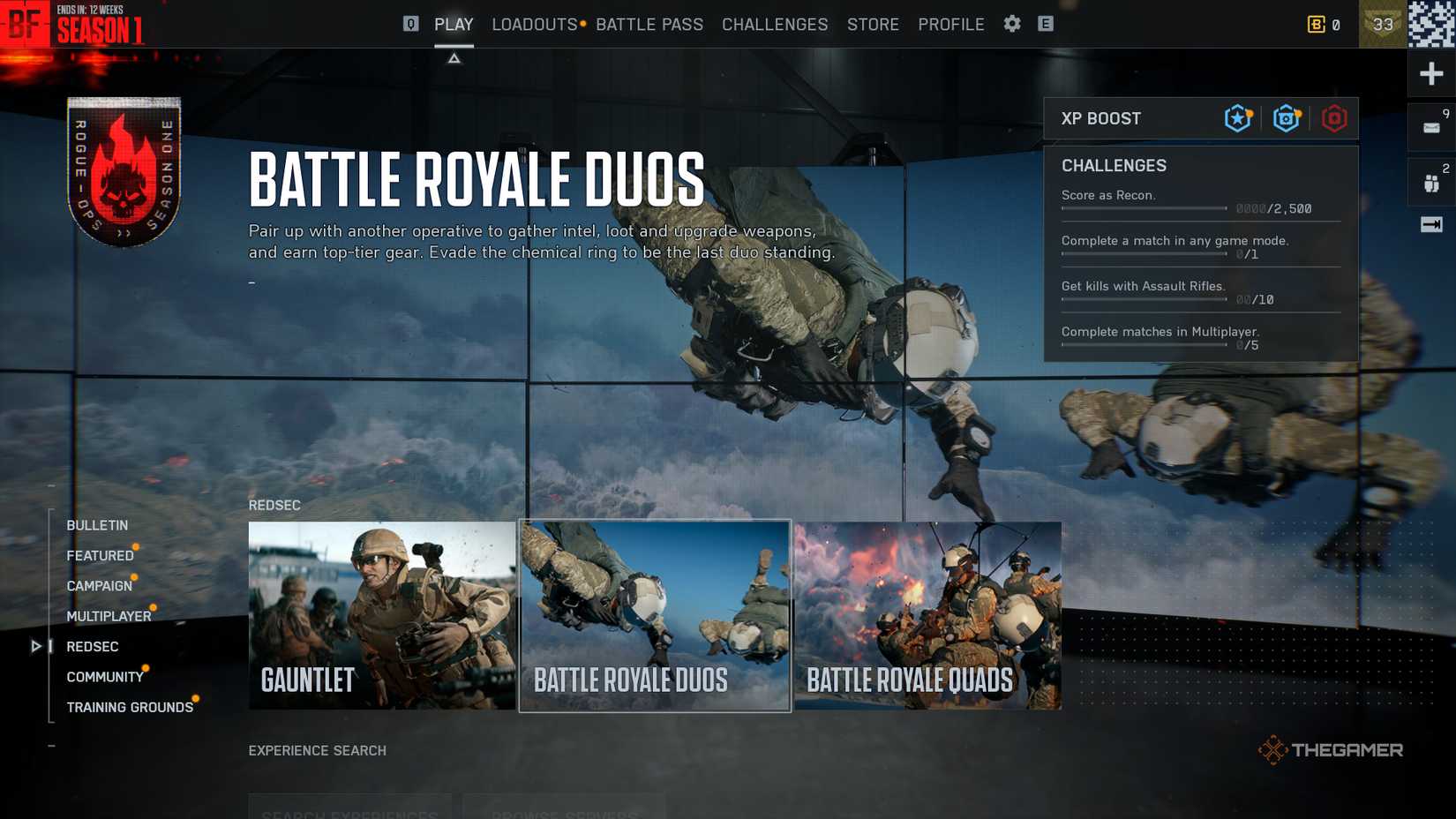Open the COMMUNITY section

click(105, 677)
